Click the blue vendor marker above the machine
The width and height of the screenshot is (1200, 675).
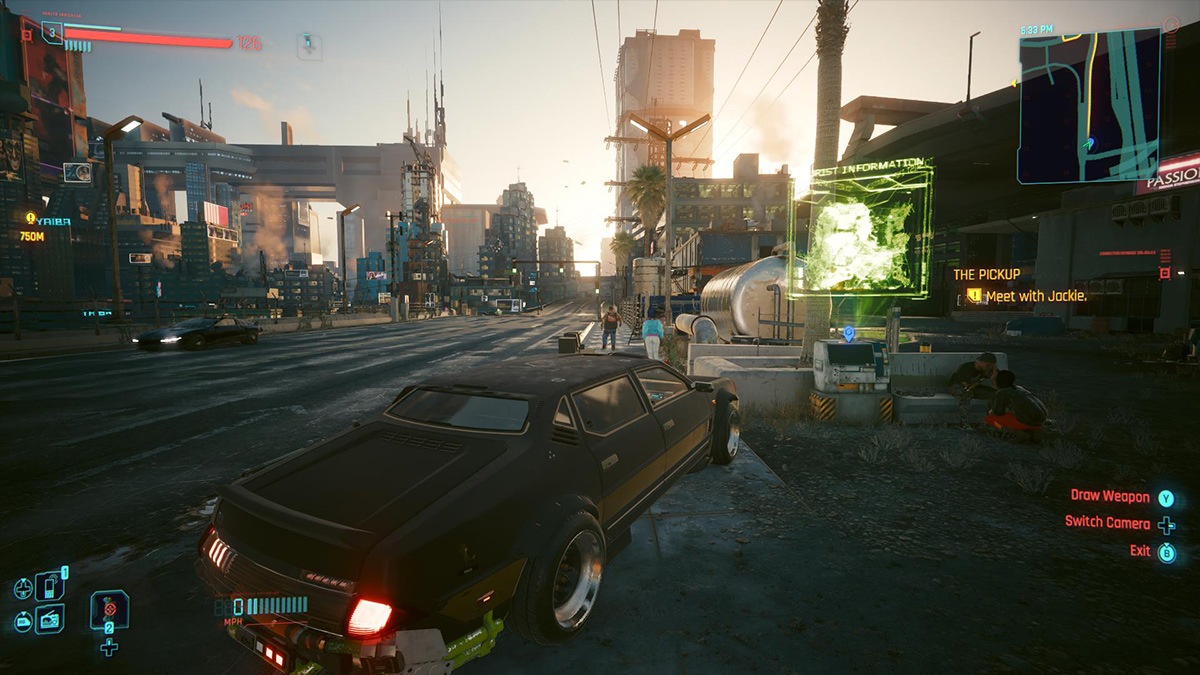click(849, 332)
